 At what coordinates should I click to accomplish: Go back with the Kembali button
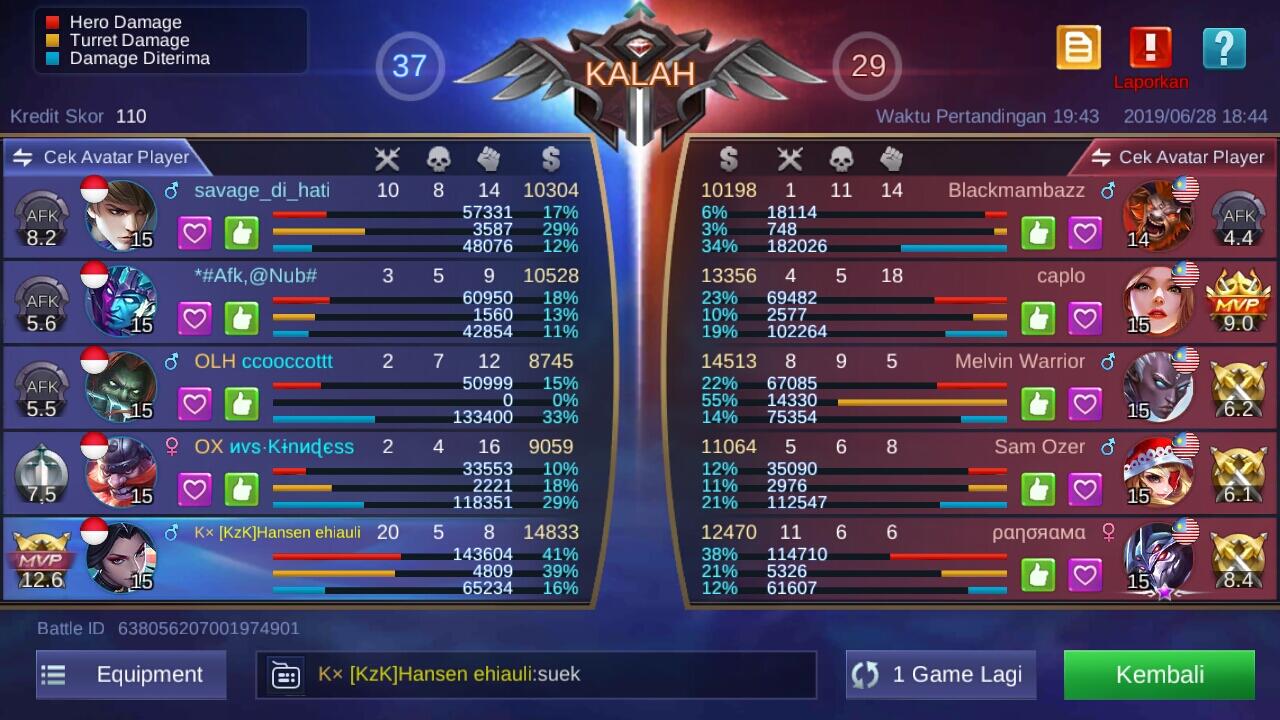(1159, 675)
